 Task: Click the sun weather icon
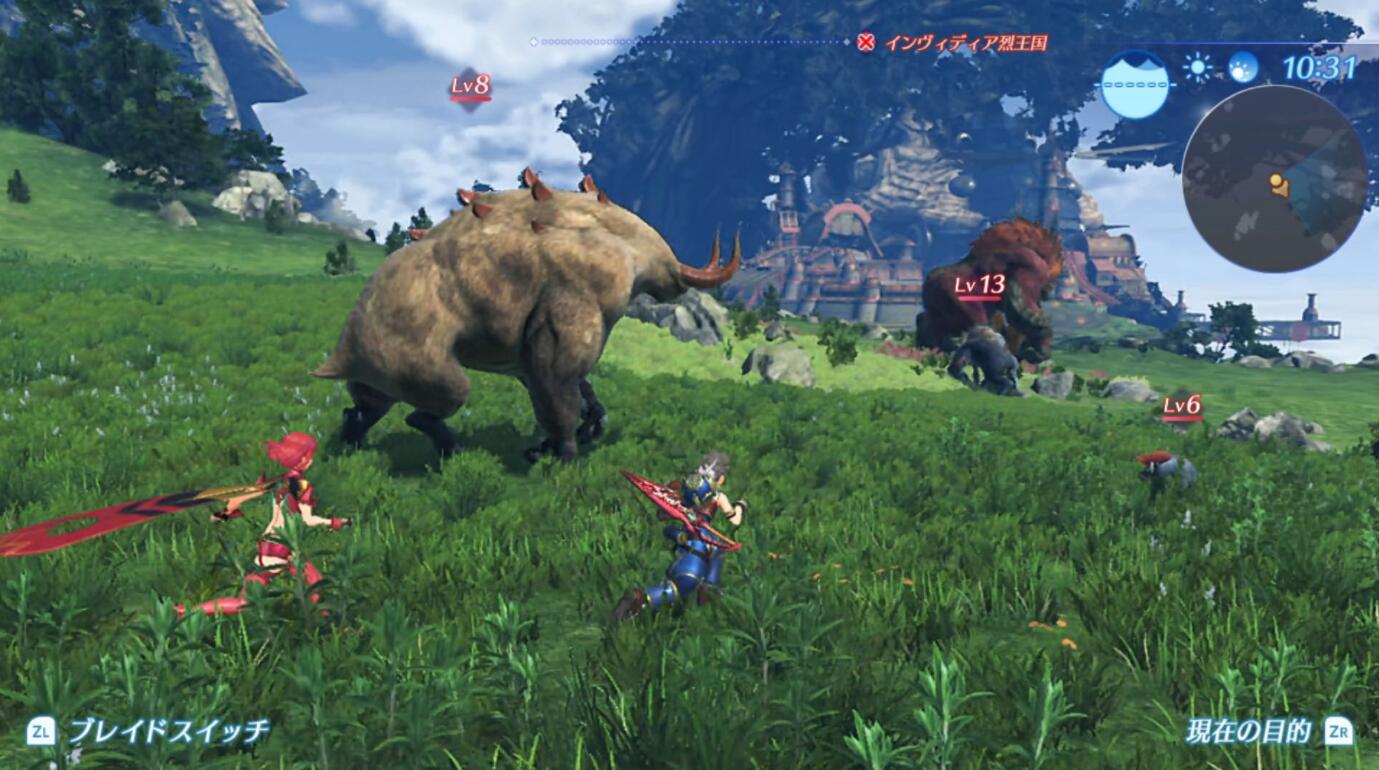[x=1197, y=67]
